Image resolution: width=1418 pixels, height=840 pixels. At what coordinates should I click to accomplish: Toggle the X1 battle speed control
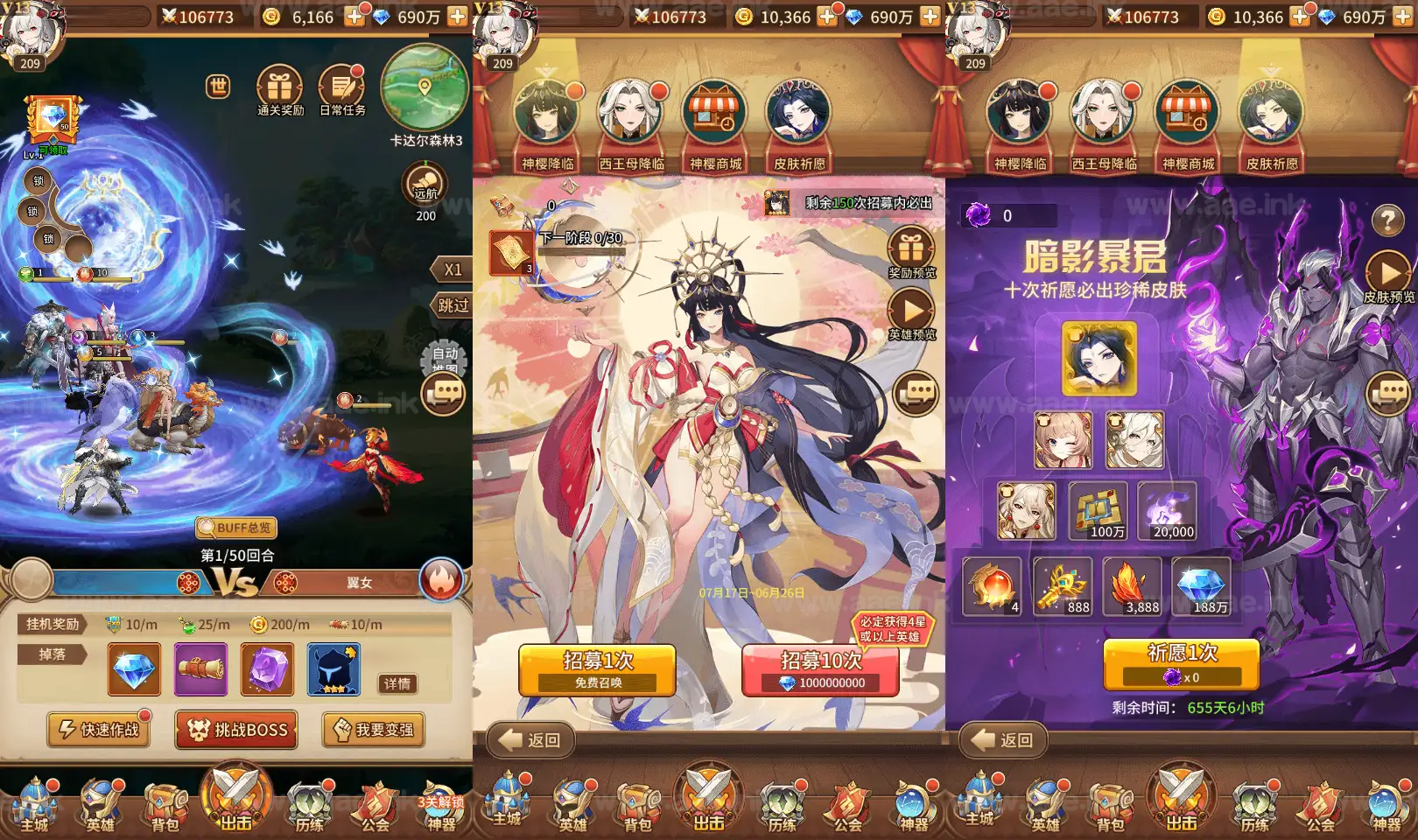click(x=452, y=269)
